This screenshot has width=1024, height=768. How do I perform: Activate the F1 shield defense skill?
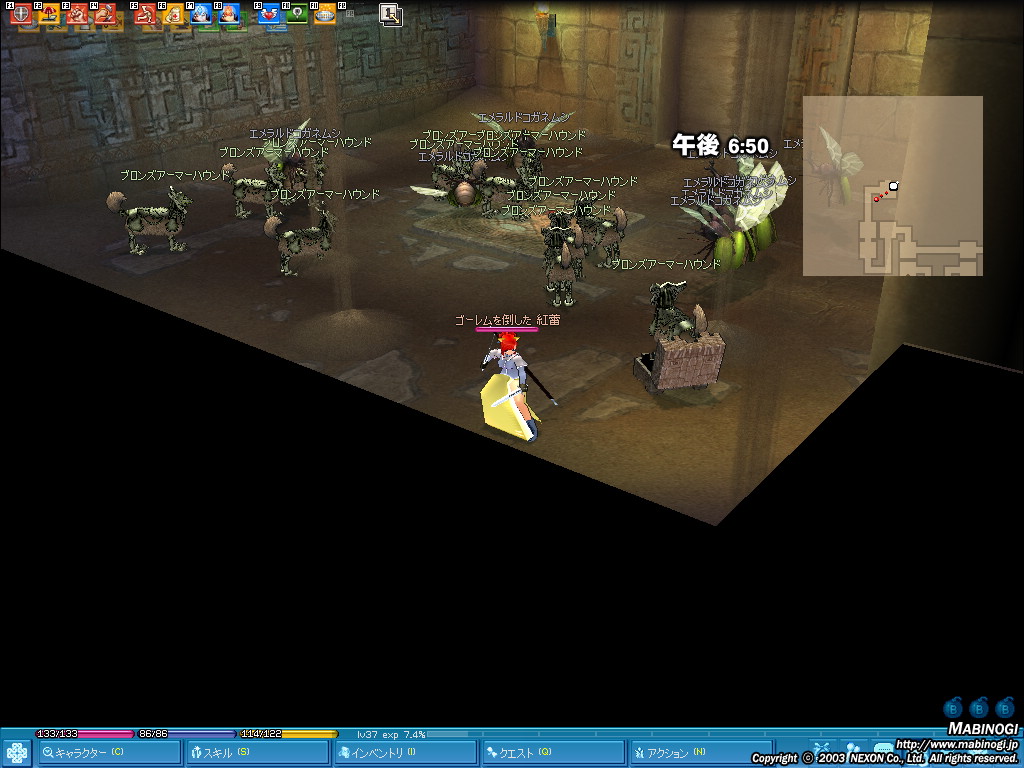[20, 14]
